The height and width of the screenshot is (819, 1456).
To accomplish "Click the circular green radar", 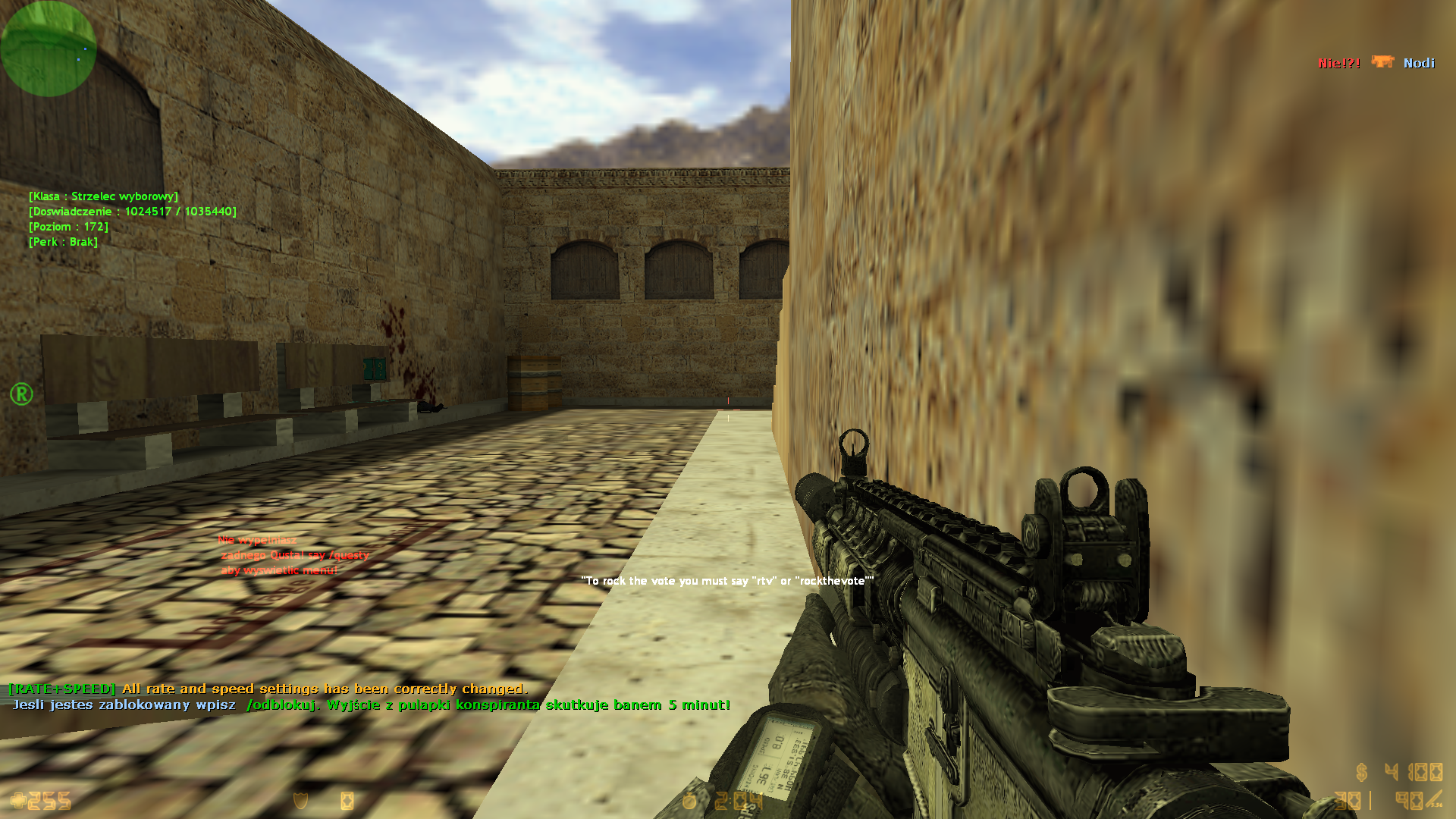I will [49, 49].
